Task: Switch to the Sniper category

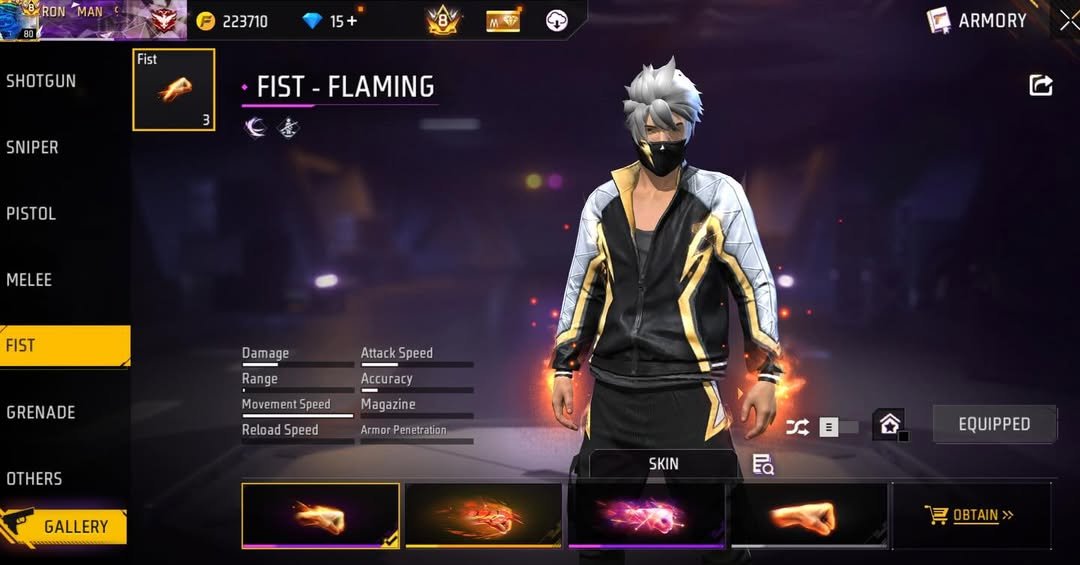Action: [x=33, y=147]
